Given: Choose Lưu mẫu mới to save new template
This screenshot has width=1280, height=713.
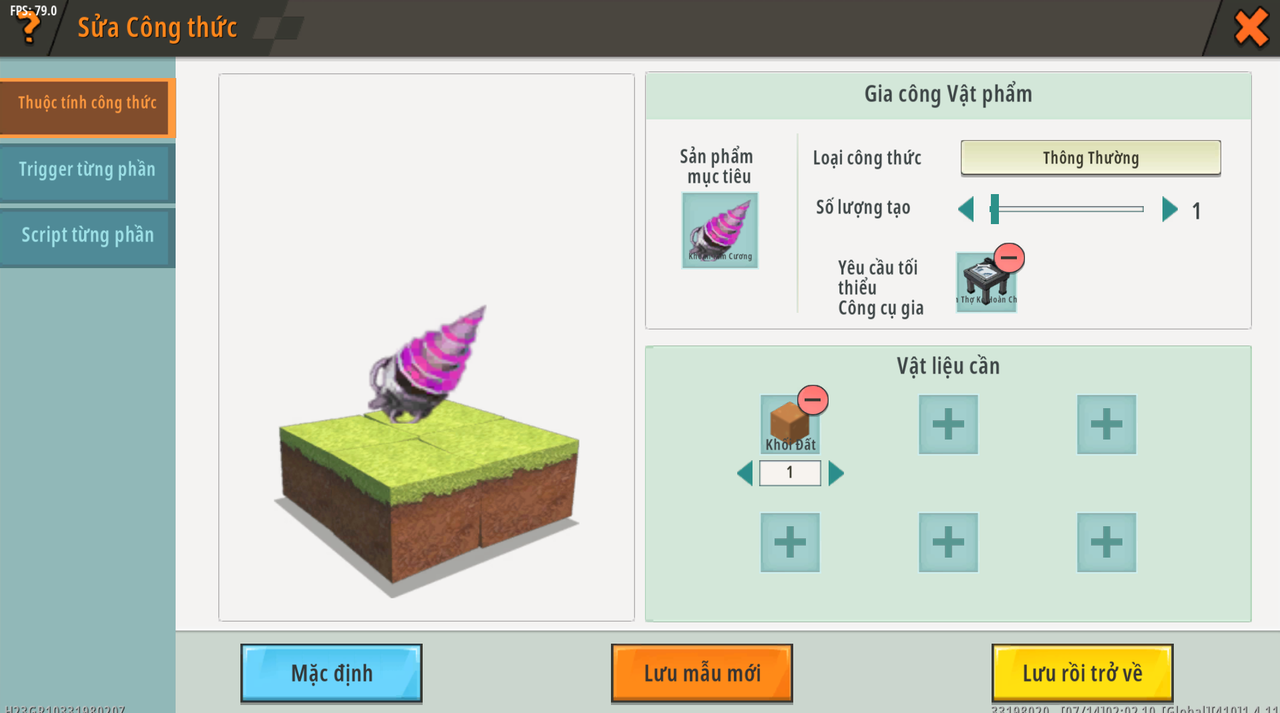Looking at the screenshot, I should point(701,673).
